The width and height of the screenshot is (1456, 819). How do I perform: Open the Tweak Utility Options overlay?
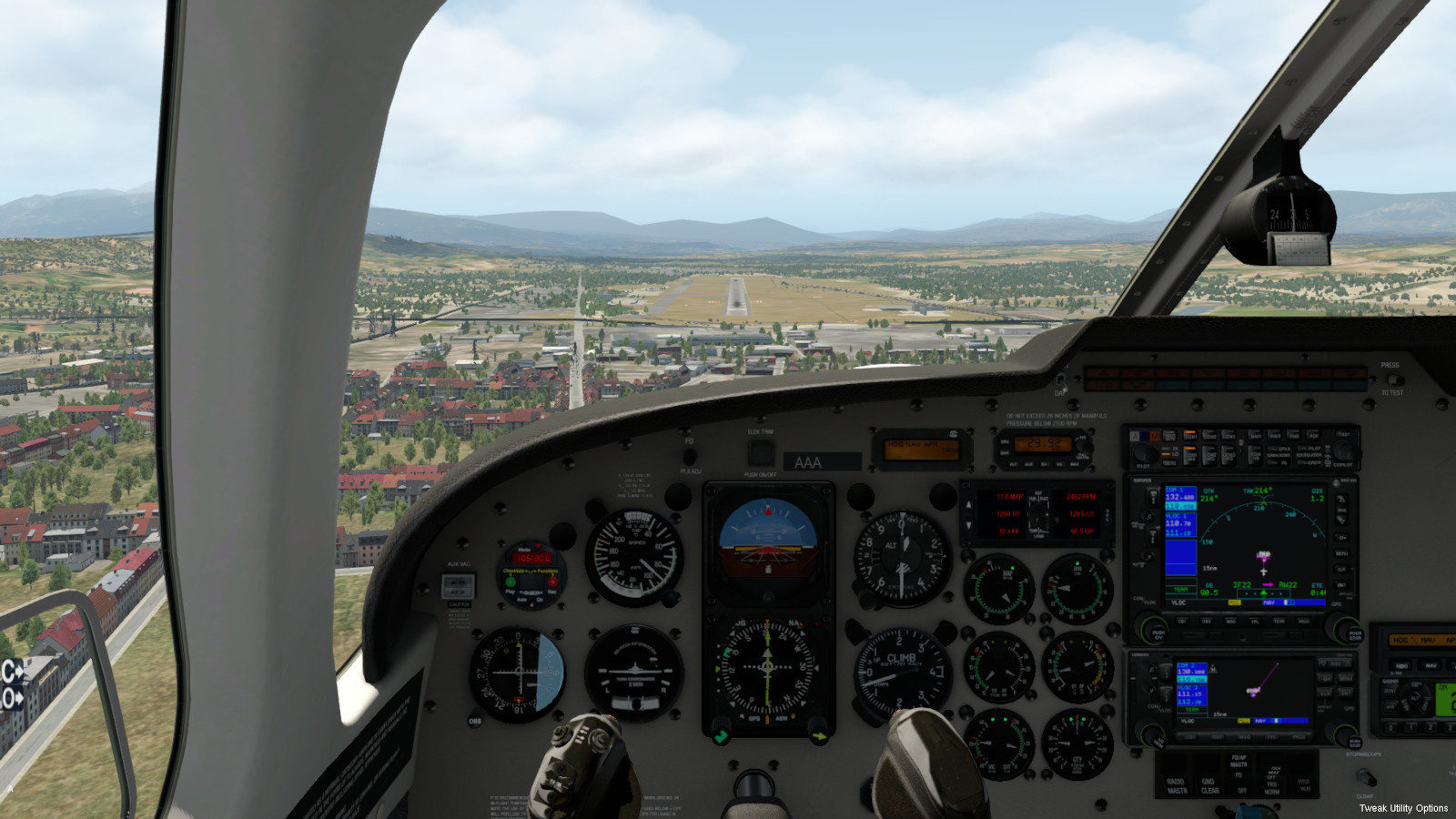pyautogui.click(x=1403, y=808)
